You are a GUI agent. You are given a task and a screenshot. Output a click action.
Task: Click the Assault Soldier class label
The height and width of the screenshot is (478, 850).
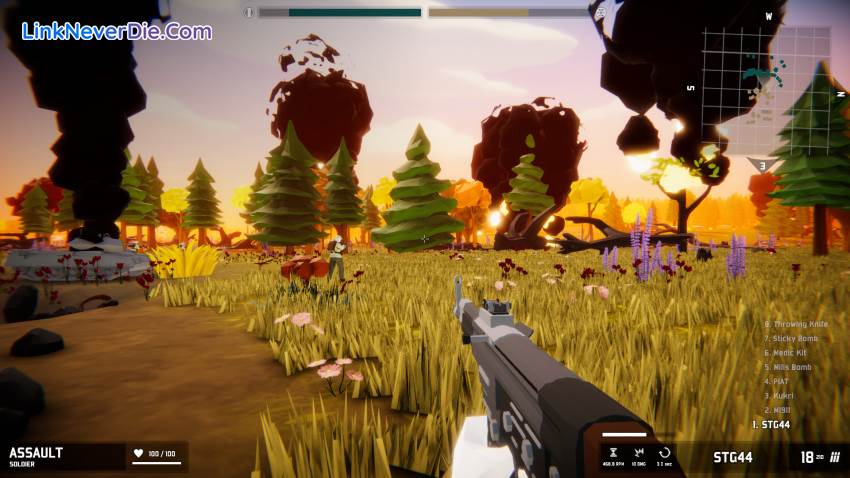pyautogui.click(x=36, y=456)
